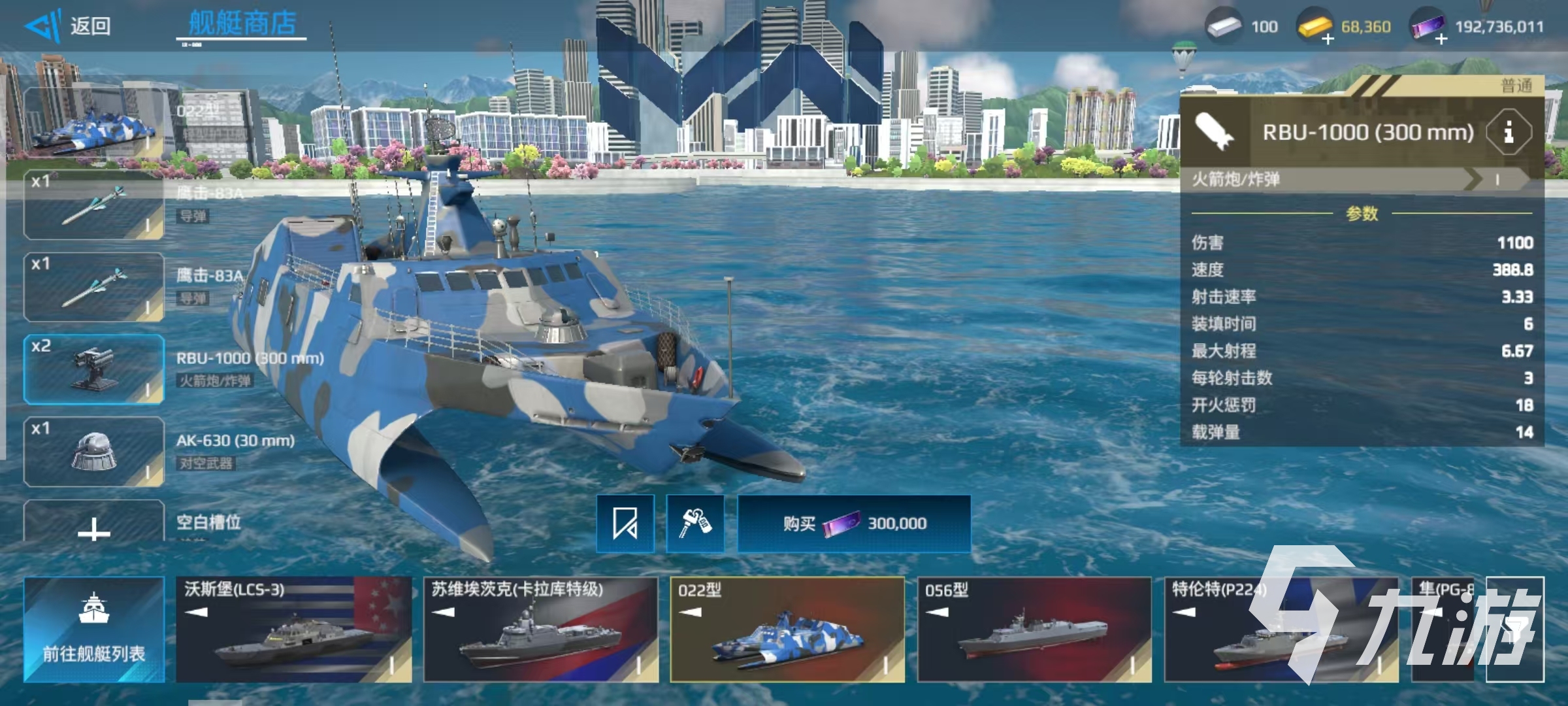Show RBU-1000 info via the i icon
The height and width of the screenshot is (706, 1568).
(1509, 133)
